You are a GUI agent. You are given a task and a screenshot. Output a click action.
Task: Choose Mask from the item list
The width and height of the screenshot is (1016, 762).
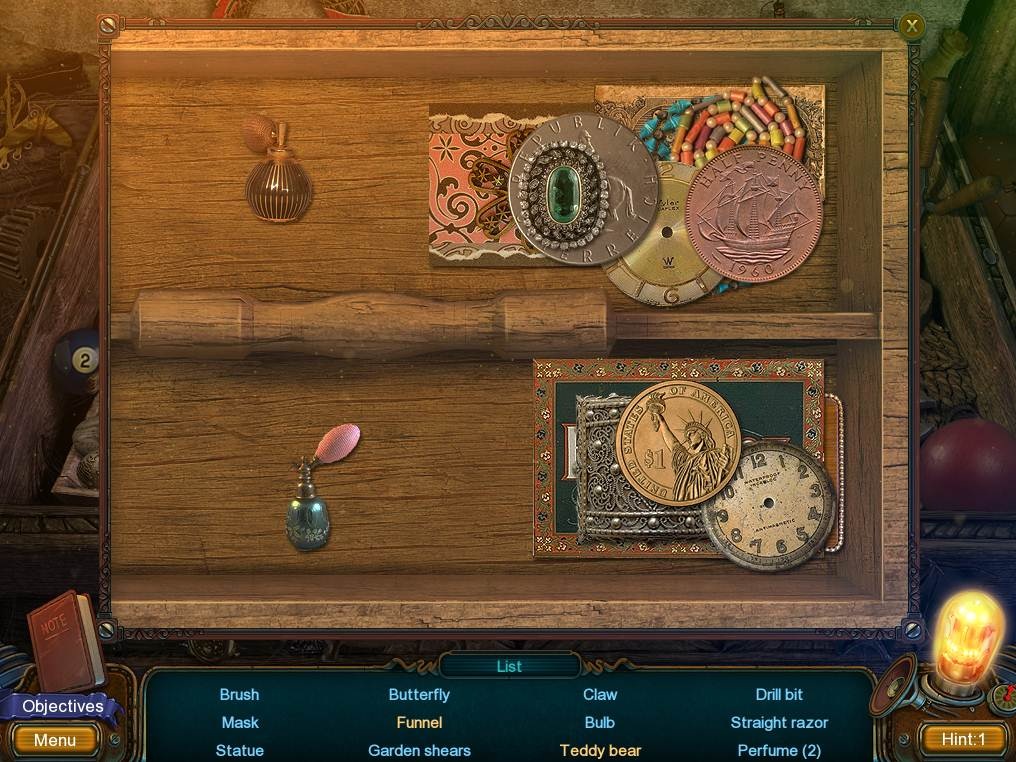(x=240, y=722)
